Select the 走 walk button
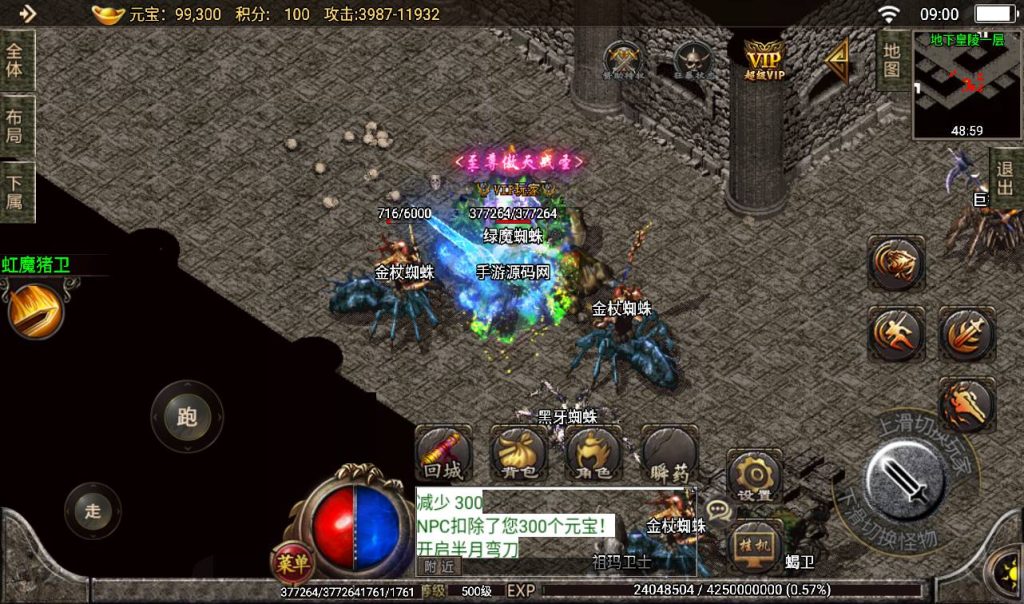1024x604 pixels. click(93, 512)
